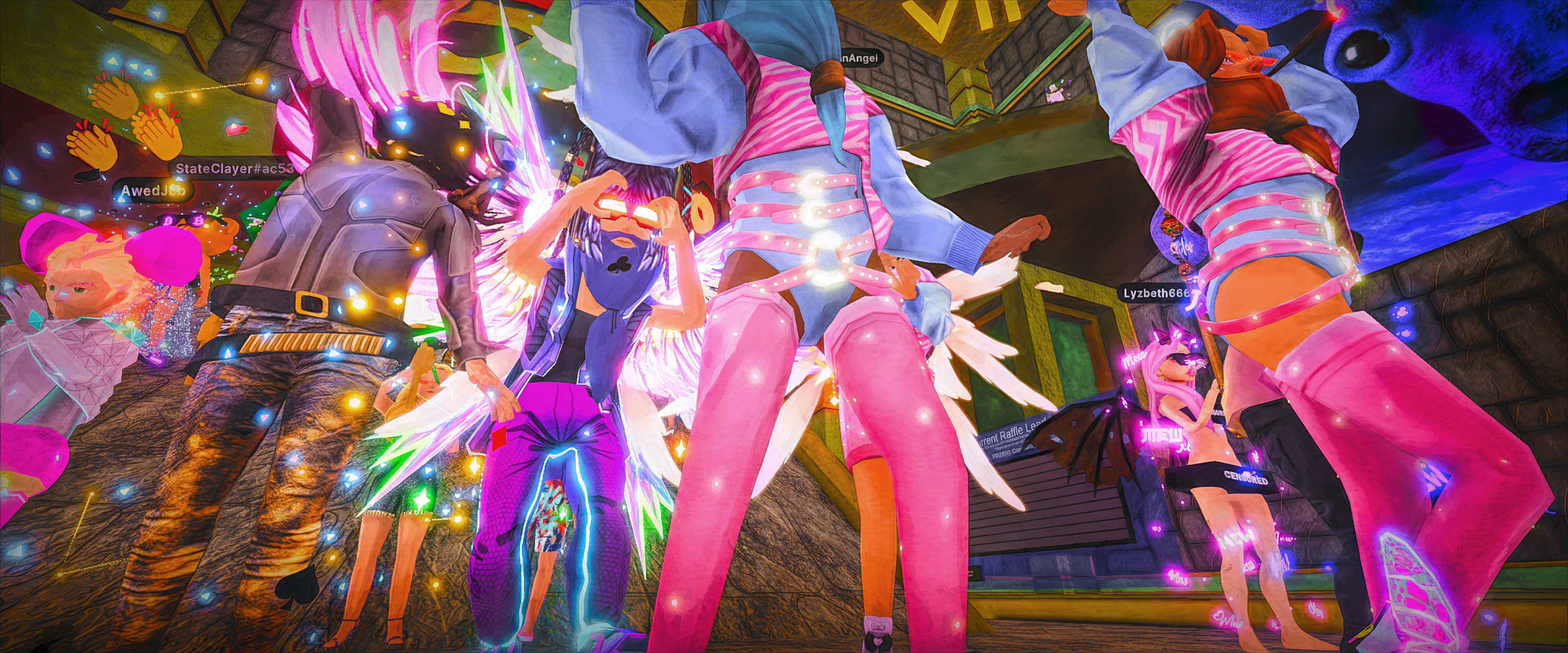Click the AwedJob player name tag
Screen dimensions: 1568x653
pos(152,191)
